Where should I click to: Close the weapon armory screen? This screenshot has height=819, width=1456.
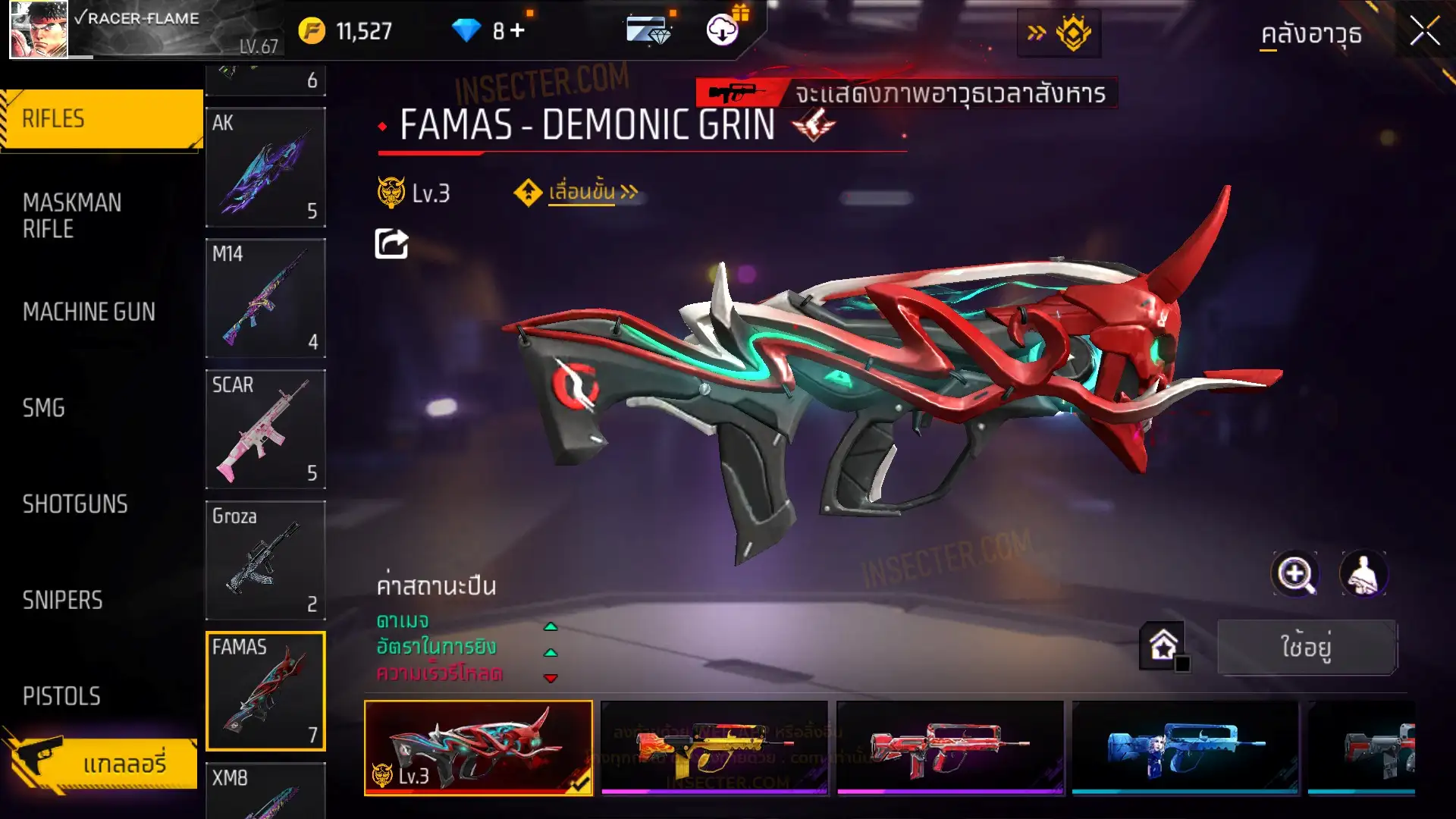click(1424, 32)
